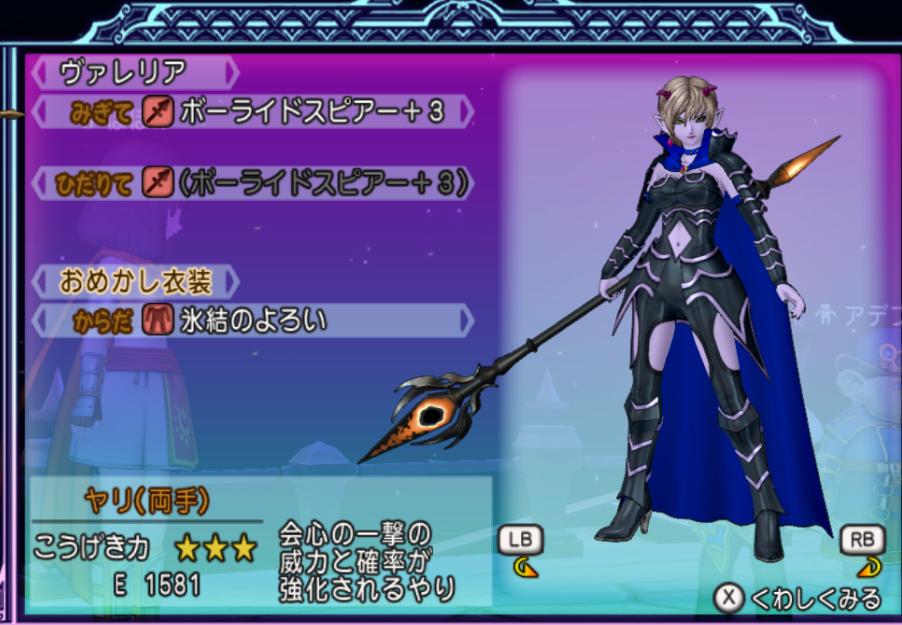902x625 pixels.
Task: Click the left arrow beside ヴァレリア
Action: point(39,73)
